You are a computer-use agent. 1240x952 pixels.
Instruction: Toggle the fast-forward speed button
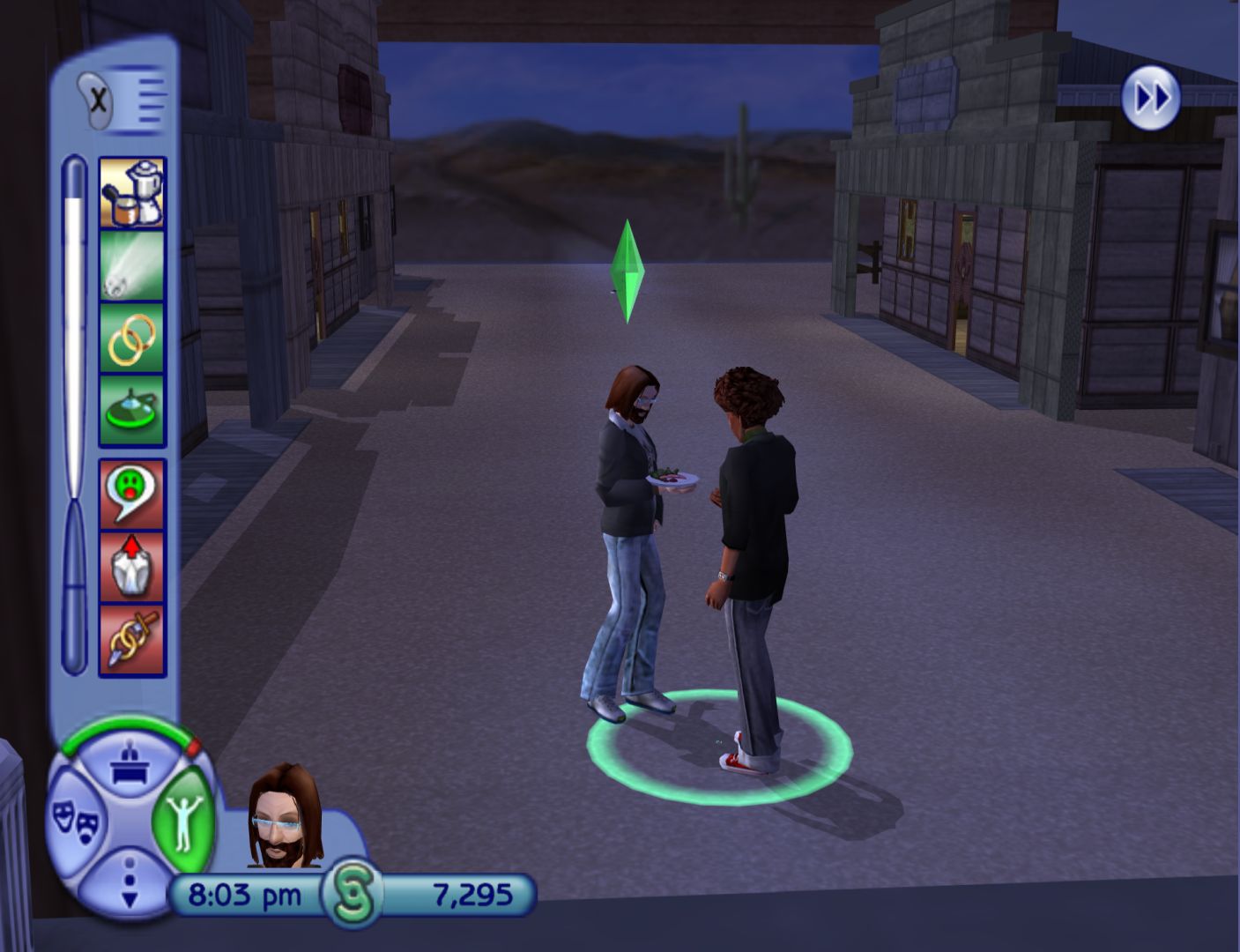pos(1150,97)
